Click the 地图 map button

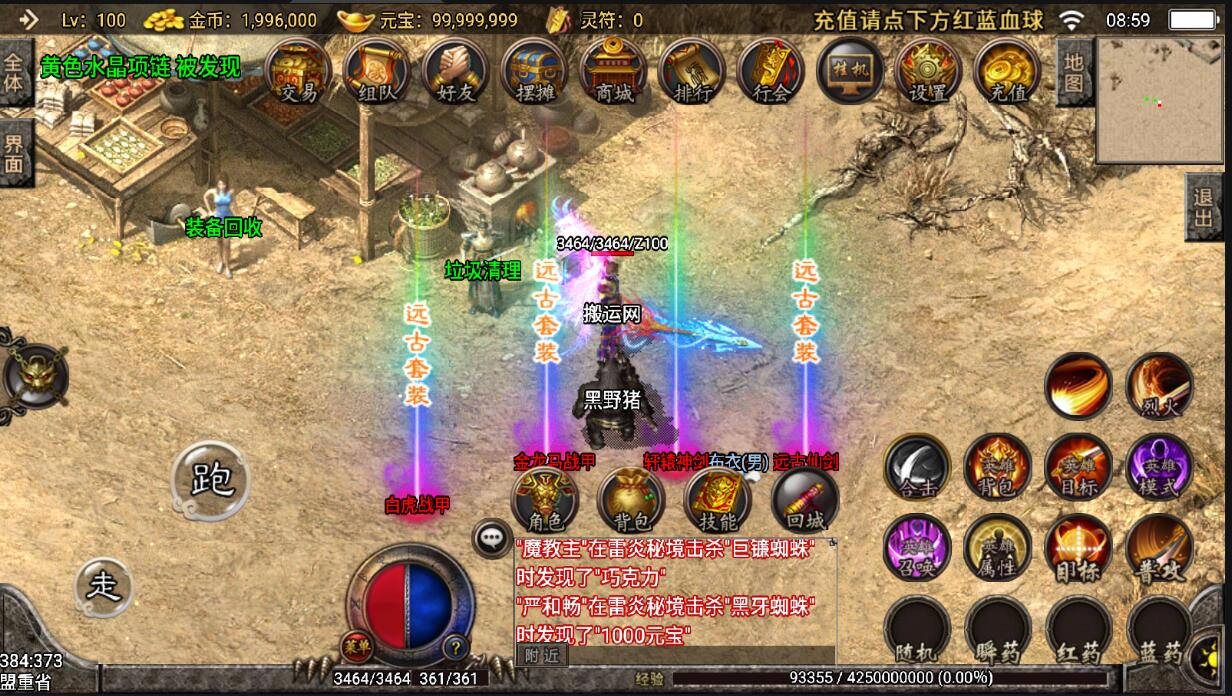(x=1072, y=72)
